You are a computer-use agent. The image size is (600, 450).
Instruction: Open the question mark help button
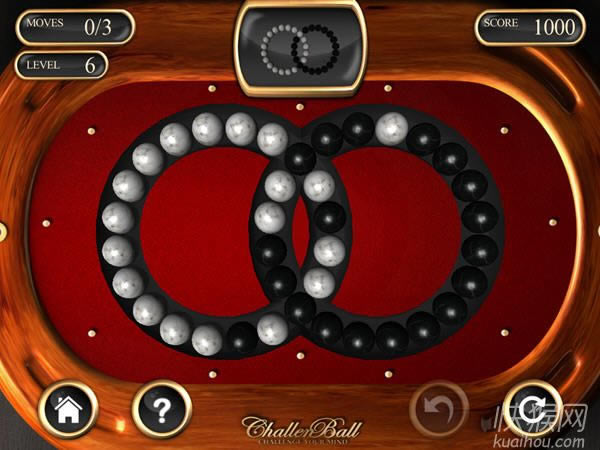[162, 408]
